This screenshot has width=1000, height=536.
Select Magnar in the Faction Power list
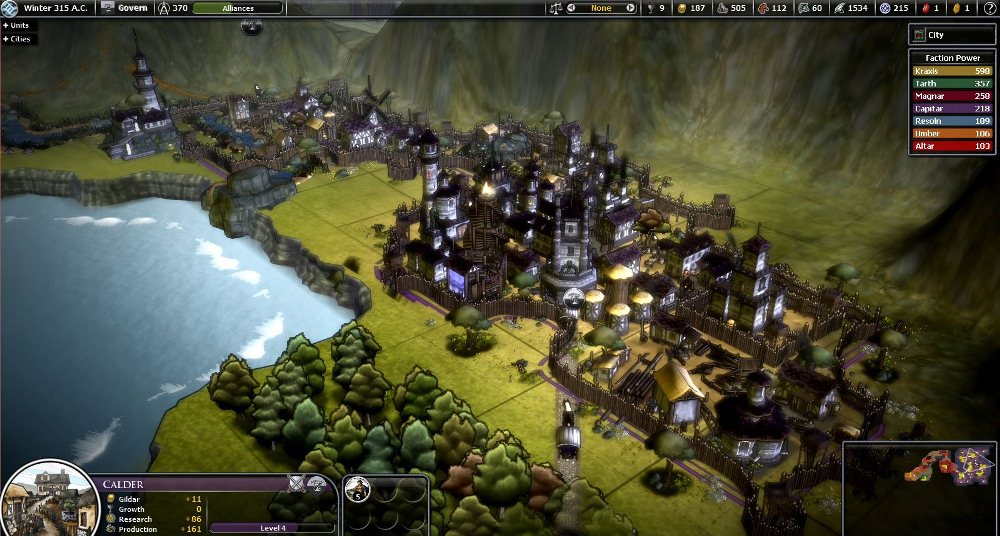pos(952,96)
